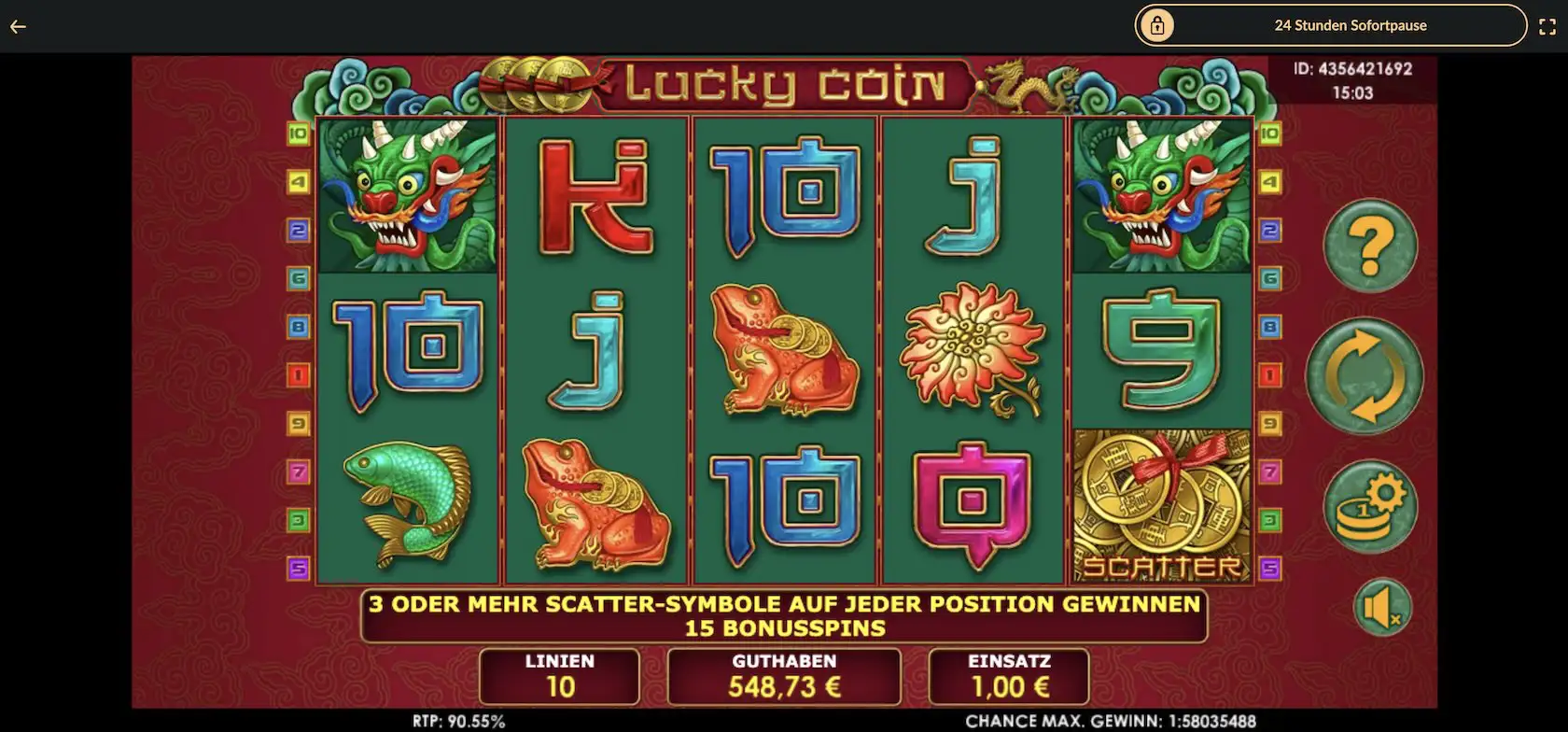1568x732 pixels.
Task: Click the RTP: 90.55% label
Action: 456,721
